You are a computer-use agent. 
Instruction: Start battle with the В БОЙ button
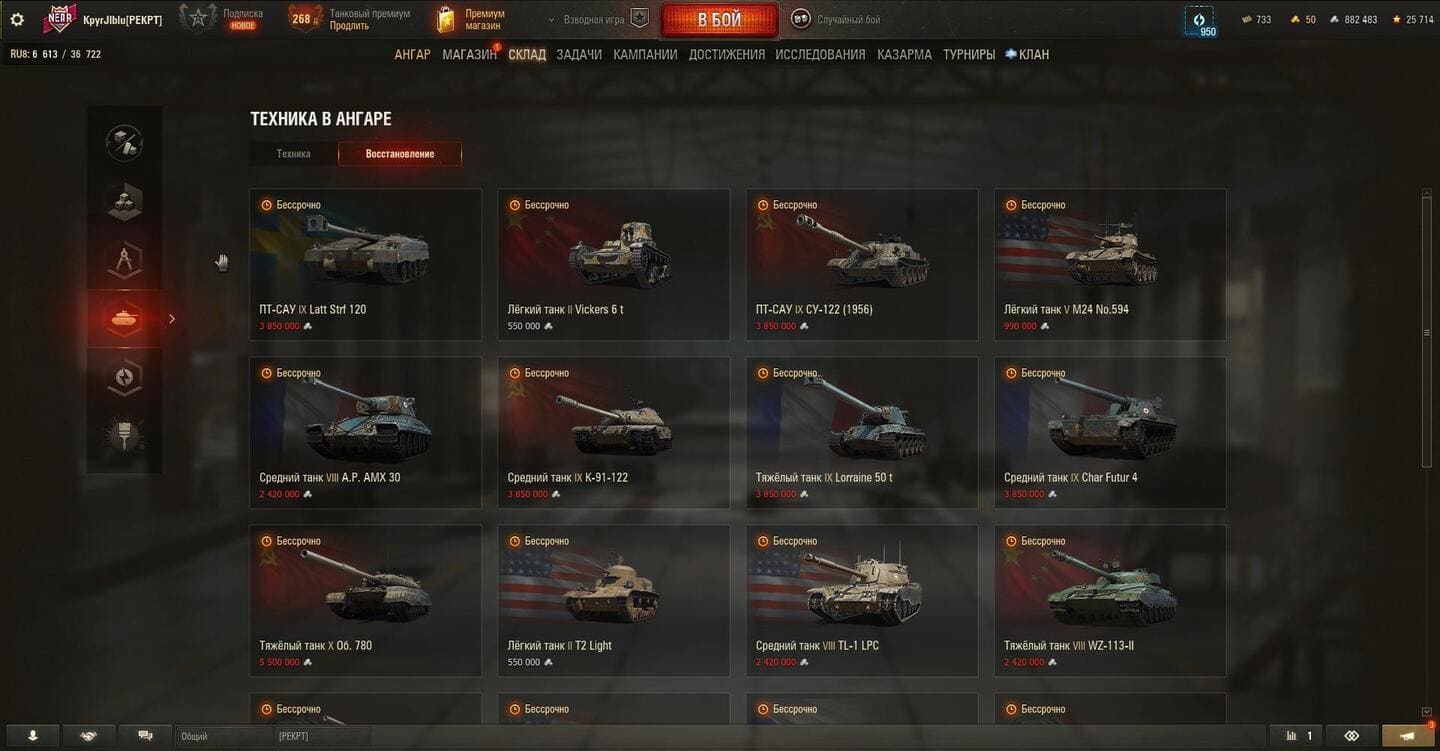(719, 20)
